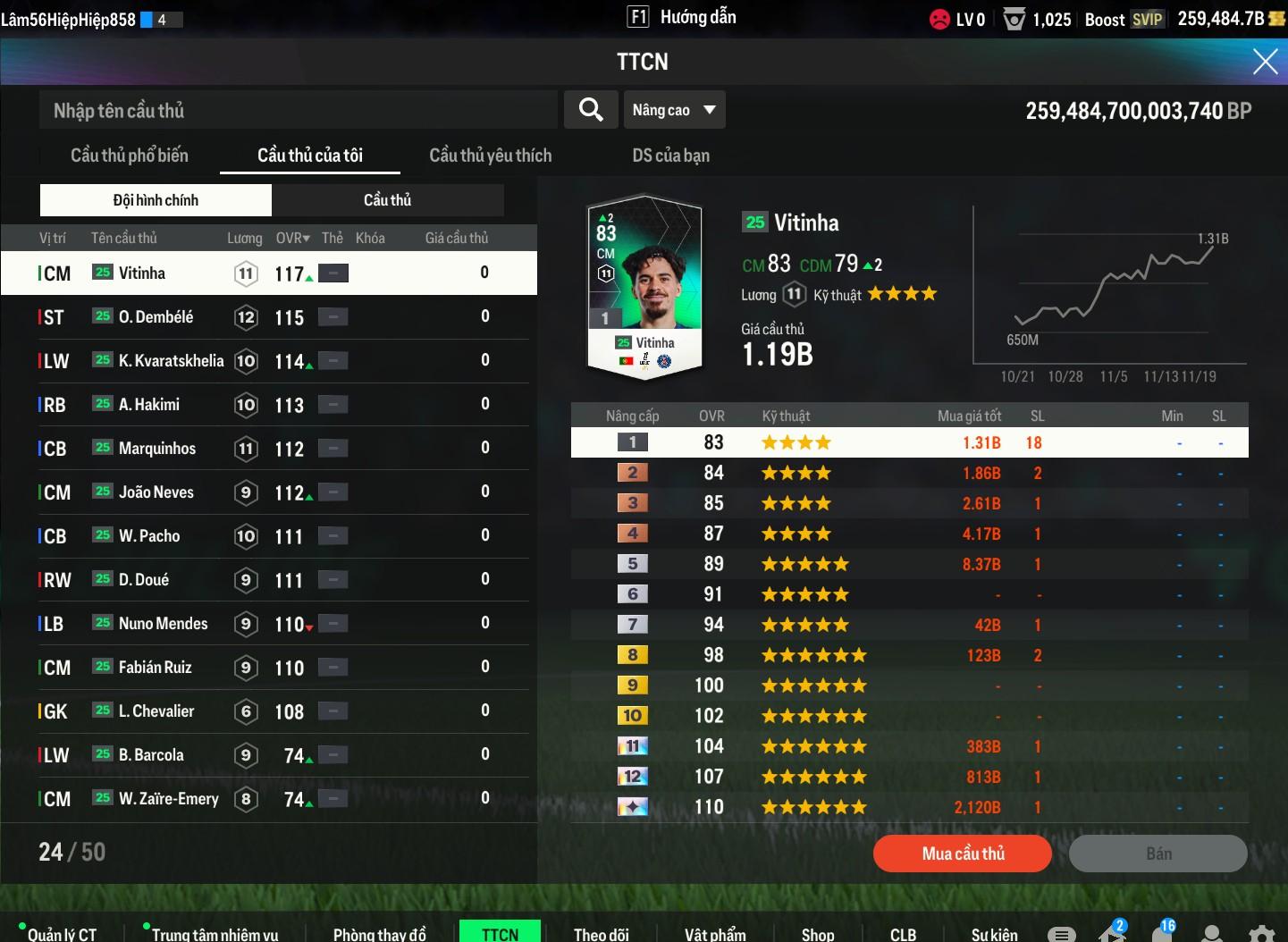
Task: Pick the K. Kvaratskhelia row
Action: pyautogui.click(x=268, y=361)
